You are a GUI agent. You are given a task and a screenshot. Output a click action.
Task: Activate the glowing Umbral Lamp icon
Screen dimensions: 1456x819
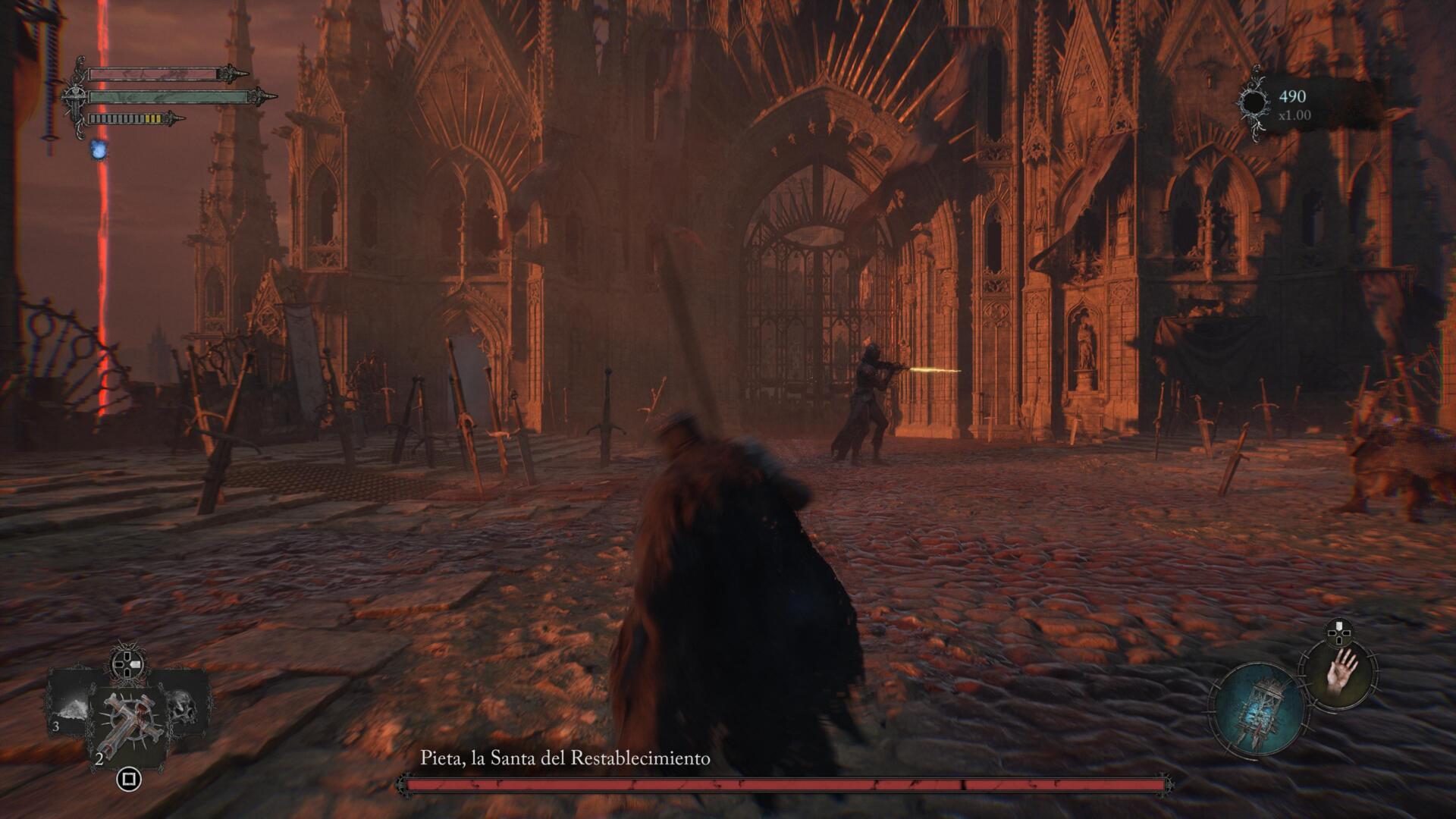[x=1257, y=710]
